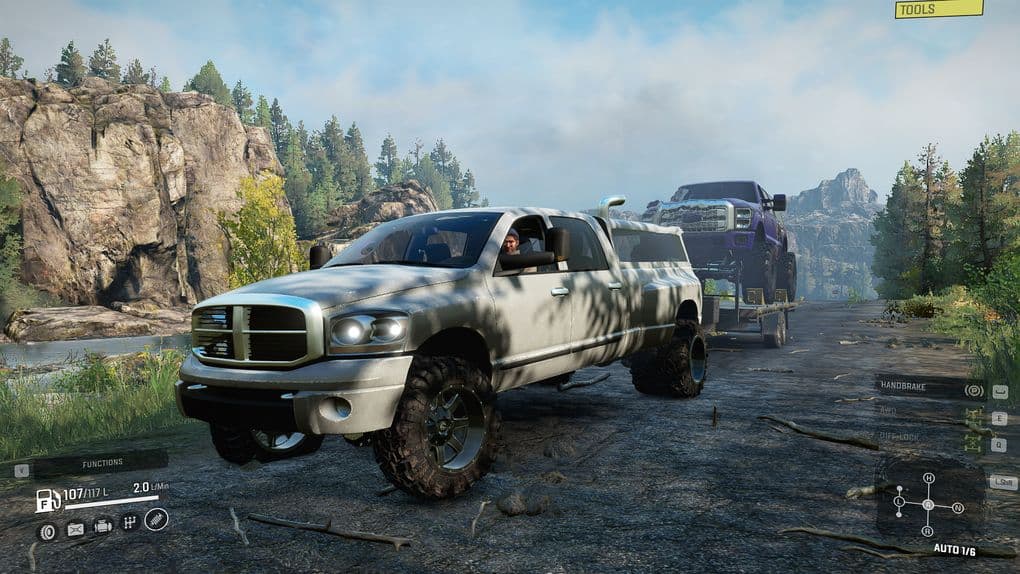Shift to High gear on the gearbox
This screenshot has width=1020, height=574.
(x=928, y=478)
